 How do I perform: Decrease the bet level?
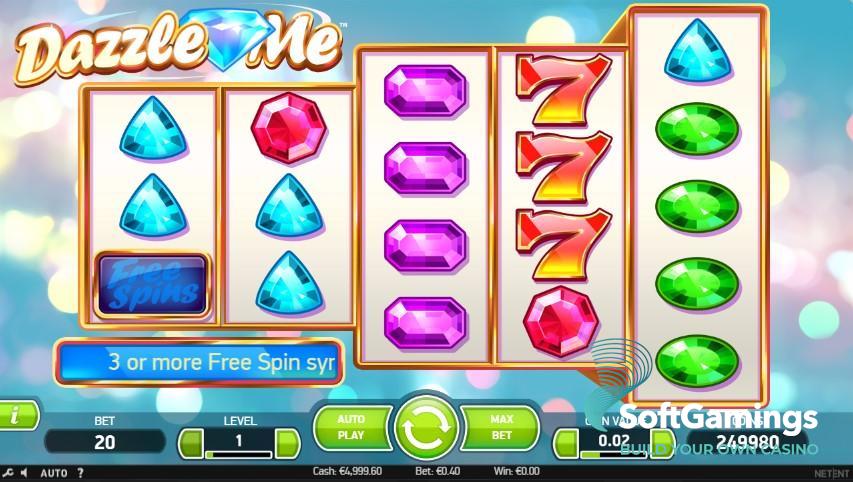(x=189, y=441)
